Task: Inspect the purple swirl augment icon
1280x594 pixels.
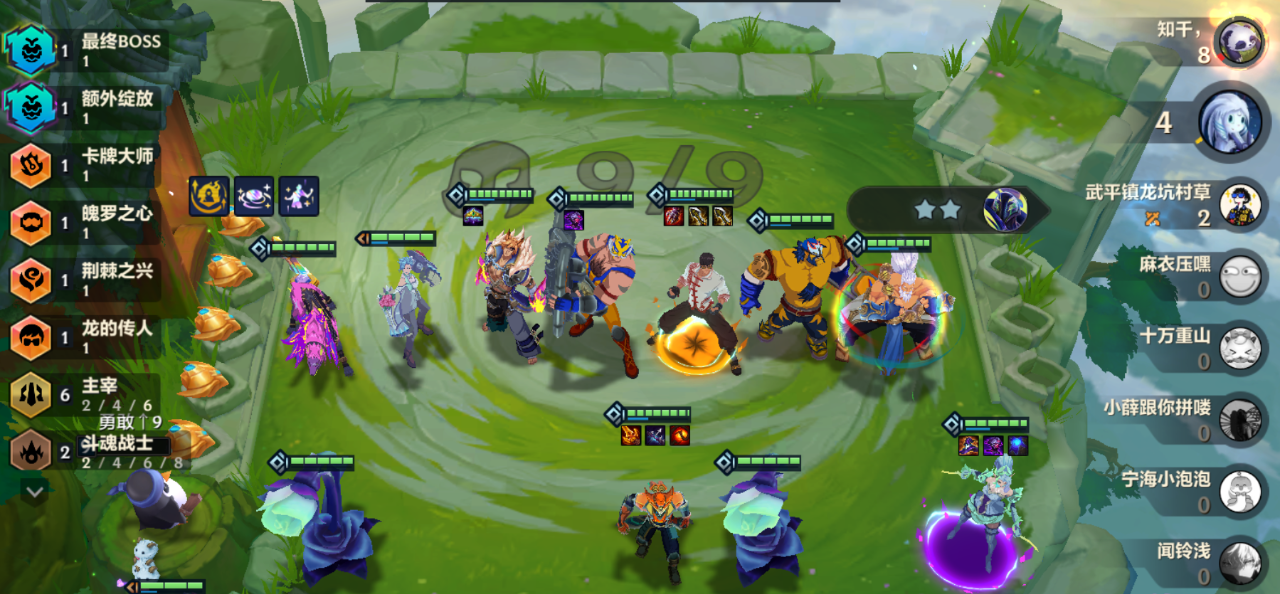Action: coord(254,196)
